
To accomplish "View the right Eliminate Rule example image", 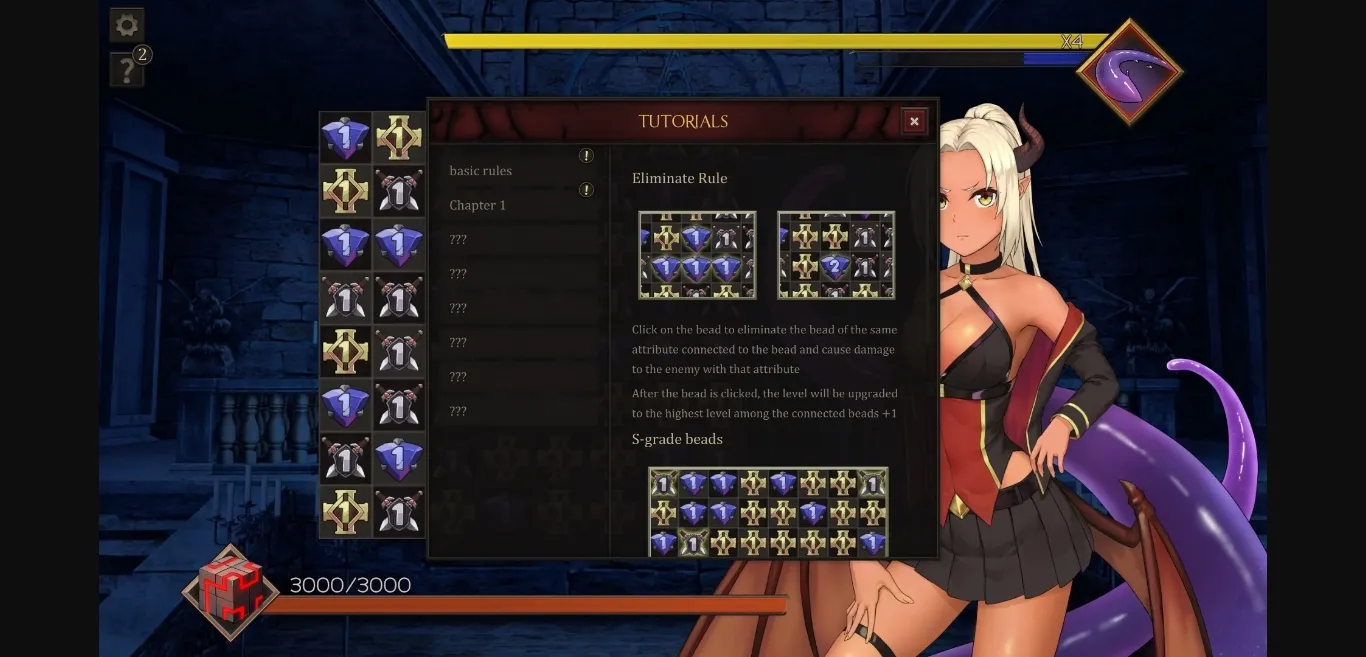I will (x=836, y=255).
